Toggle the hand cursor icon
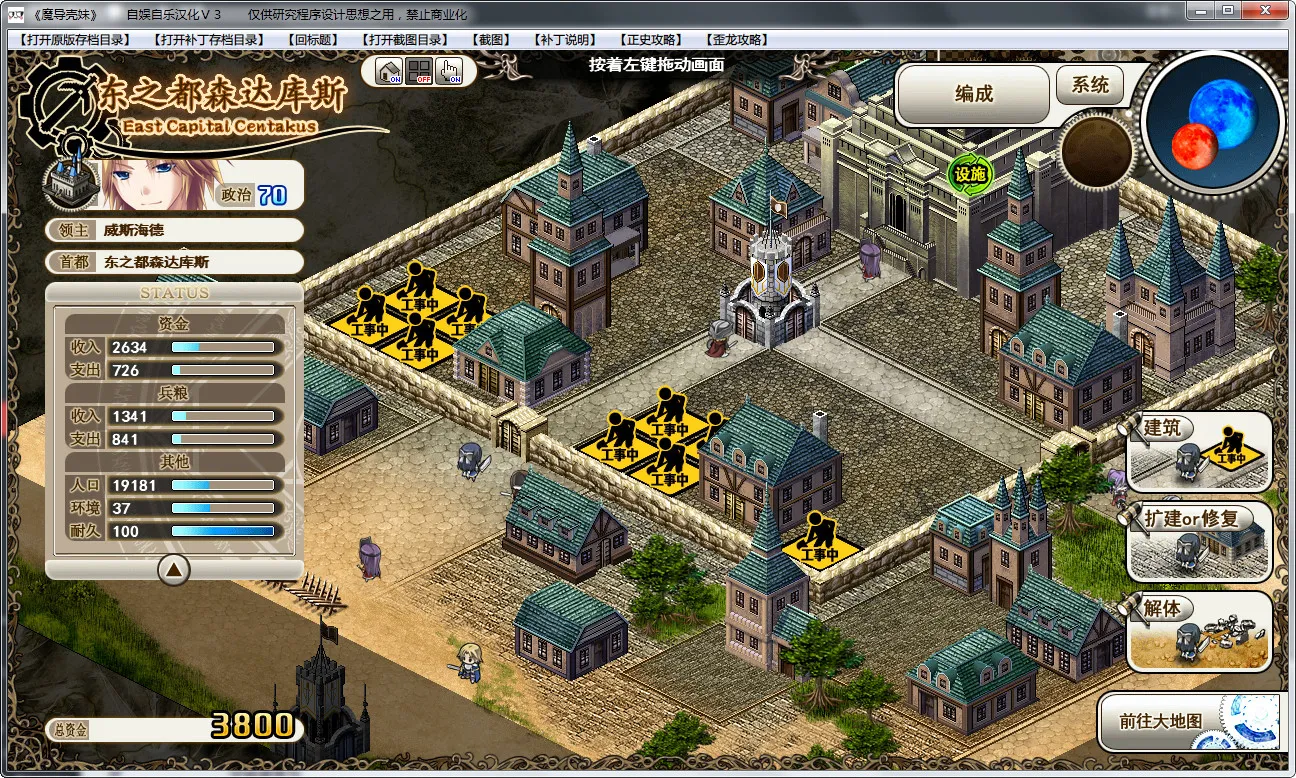1296x778 pixels. [449, 72]
